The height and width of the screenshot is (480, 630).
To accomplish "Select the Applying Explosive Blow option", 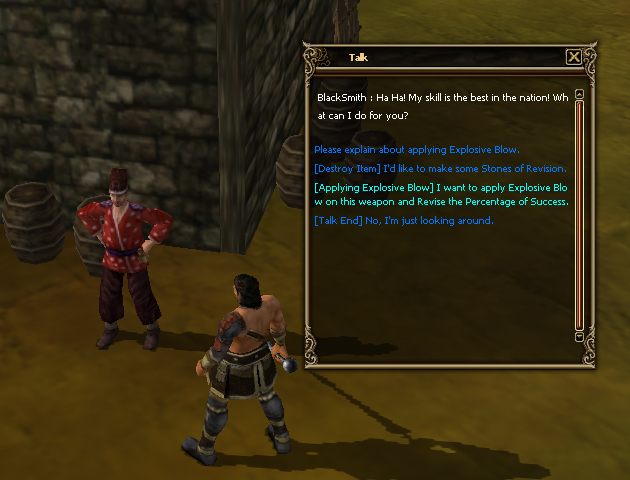I will pos(441,195).
